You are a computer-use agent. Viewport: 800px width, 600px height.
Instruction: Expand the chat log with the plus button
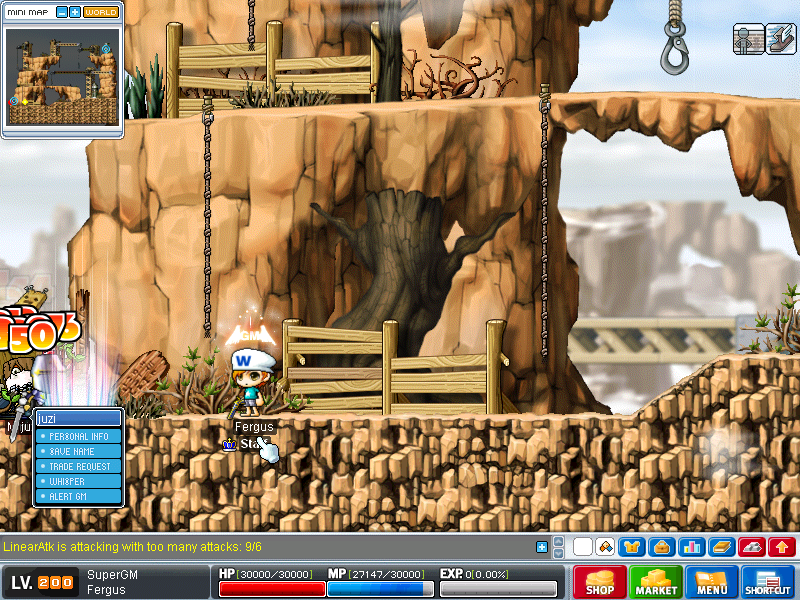(x=542, y=547)
